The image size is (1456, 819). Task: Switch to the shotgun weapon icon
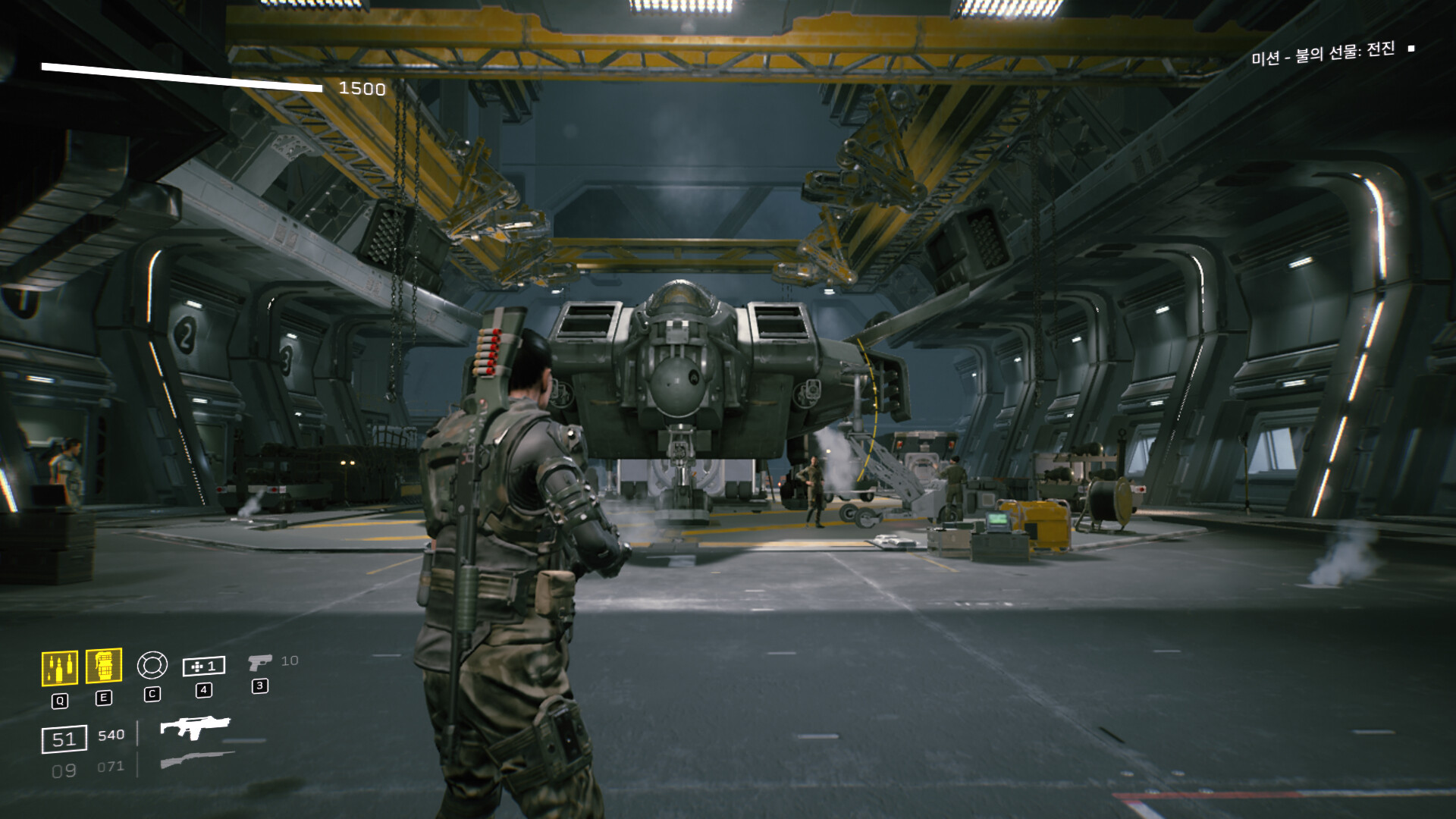(197, 759)
